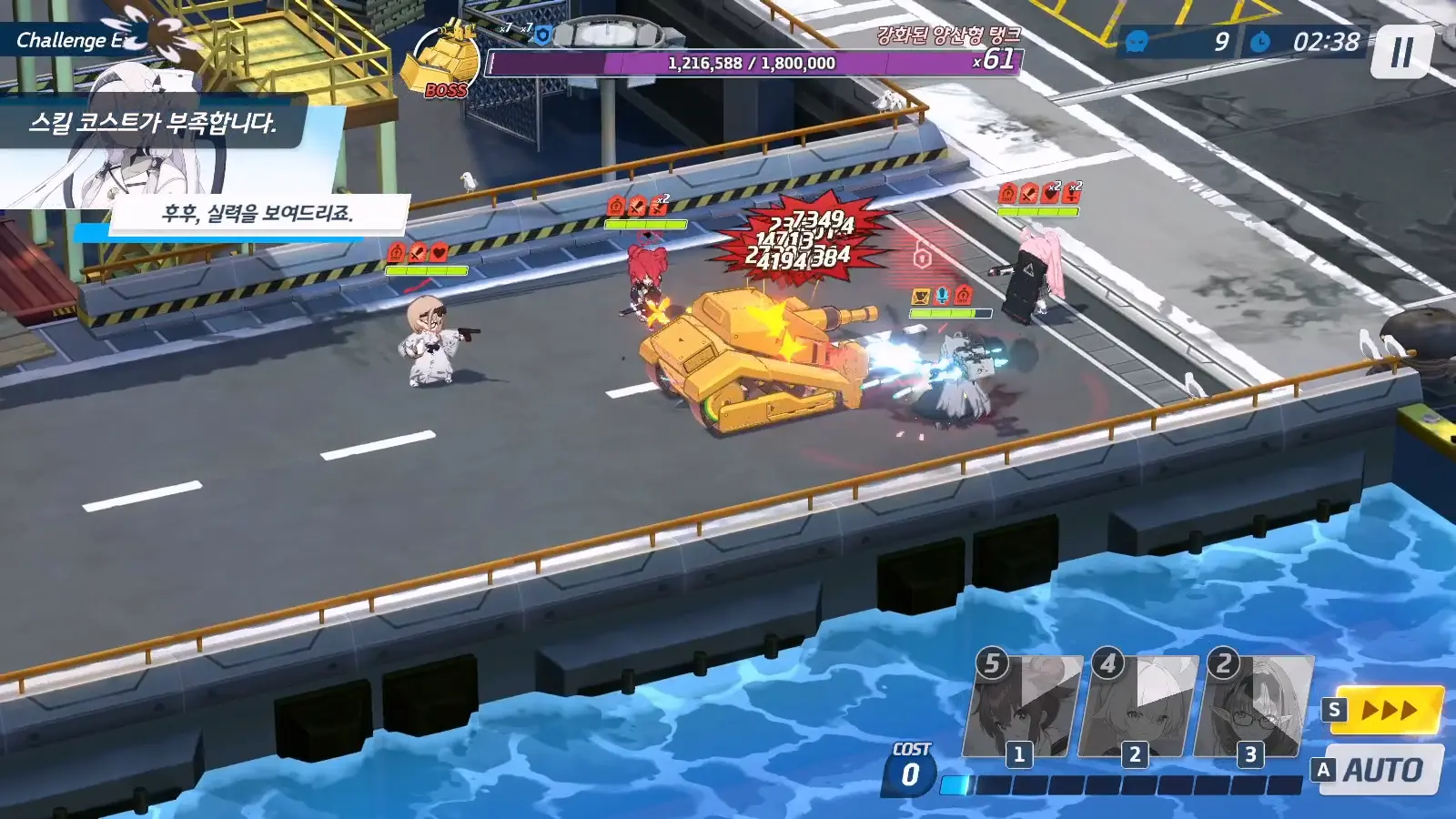Toggle the AUTO battle mode

pos(1383,770)
